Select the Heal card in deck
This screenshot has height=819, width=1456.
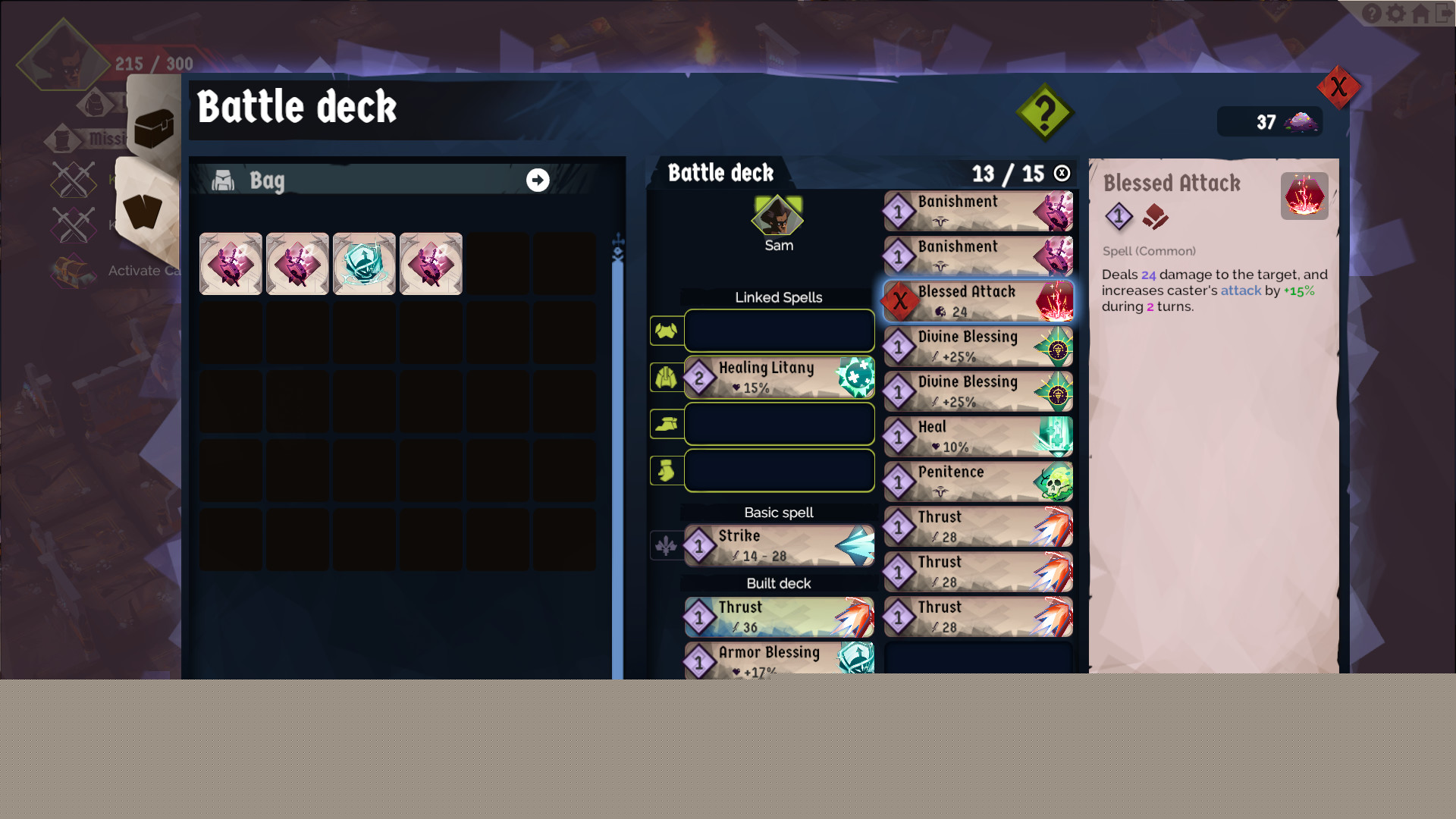(x=978, y=437)
